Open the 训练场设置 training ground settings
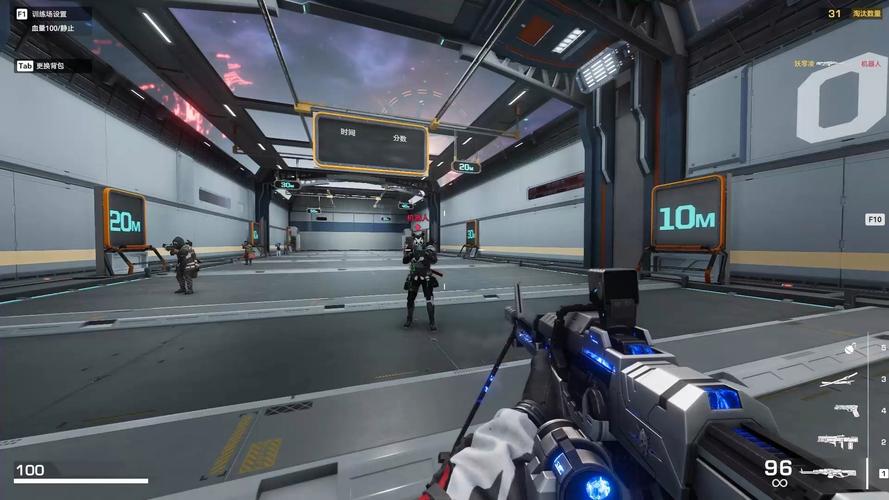 pyautogui.click(x=48, y=14)
